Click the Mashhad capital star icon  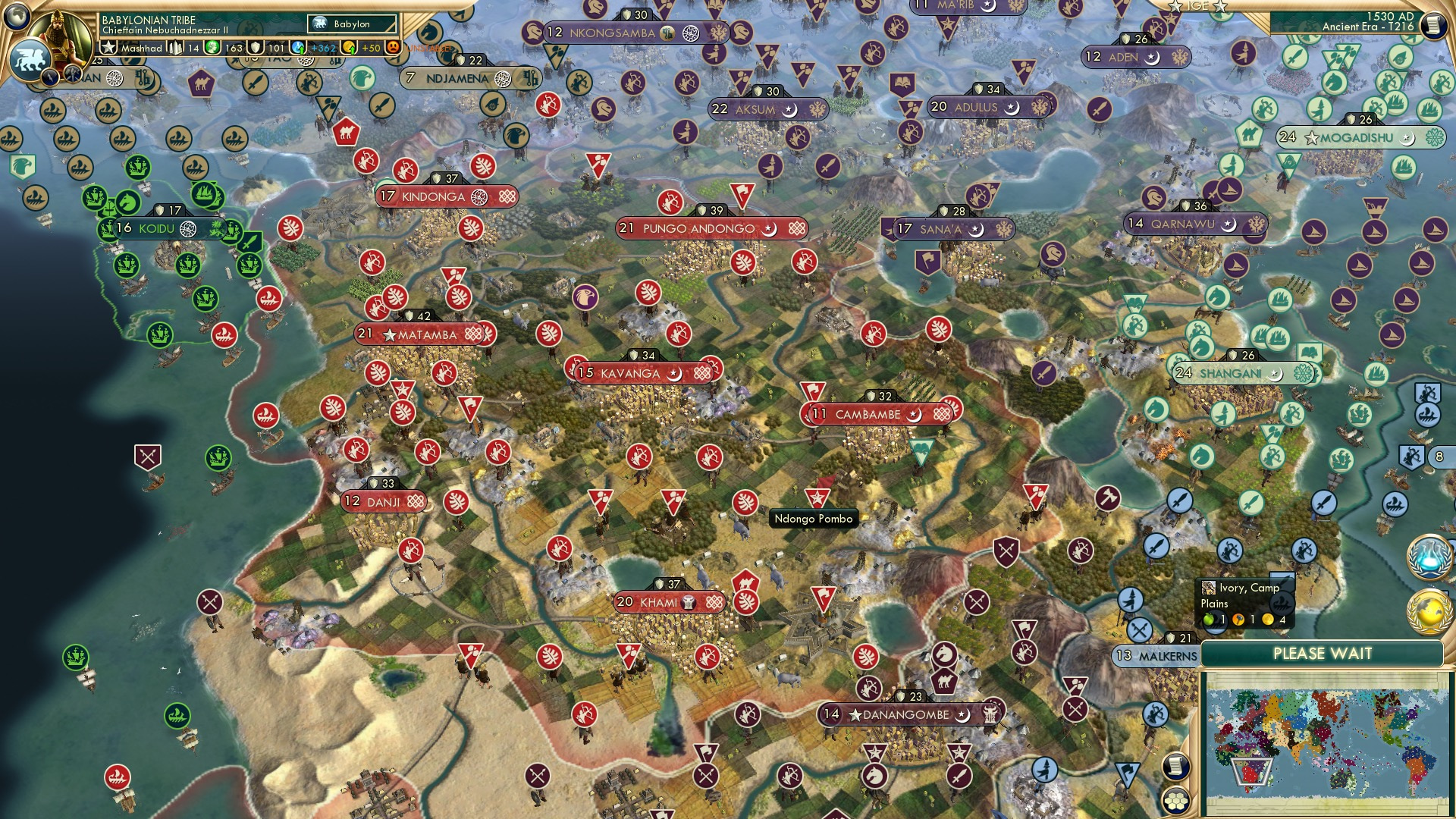pos(108,47)
